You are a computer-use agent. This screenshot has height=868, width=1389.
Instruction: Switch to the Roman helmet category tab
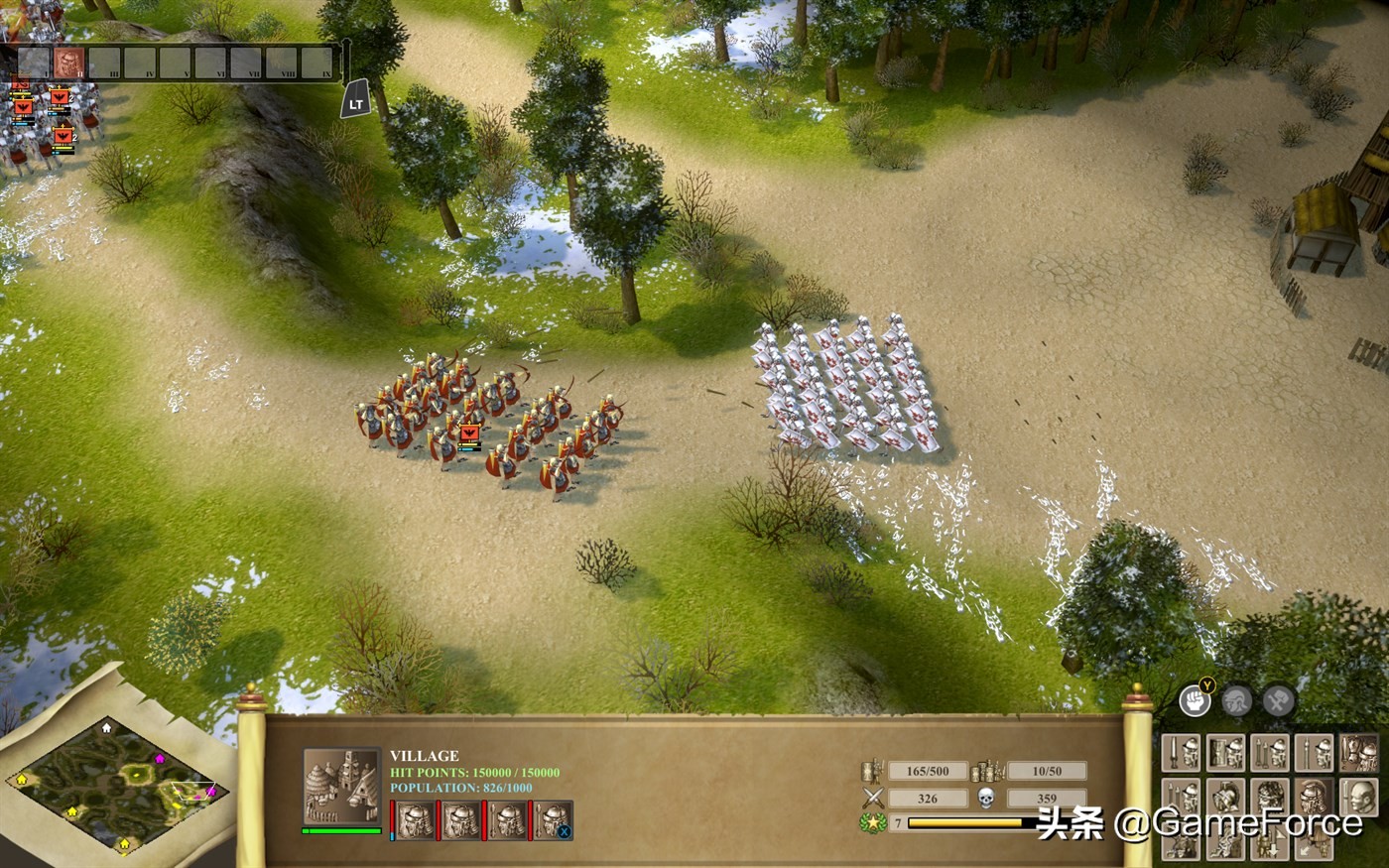[x=1236, y=701]
